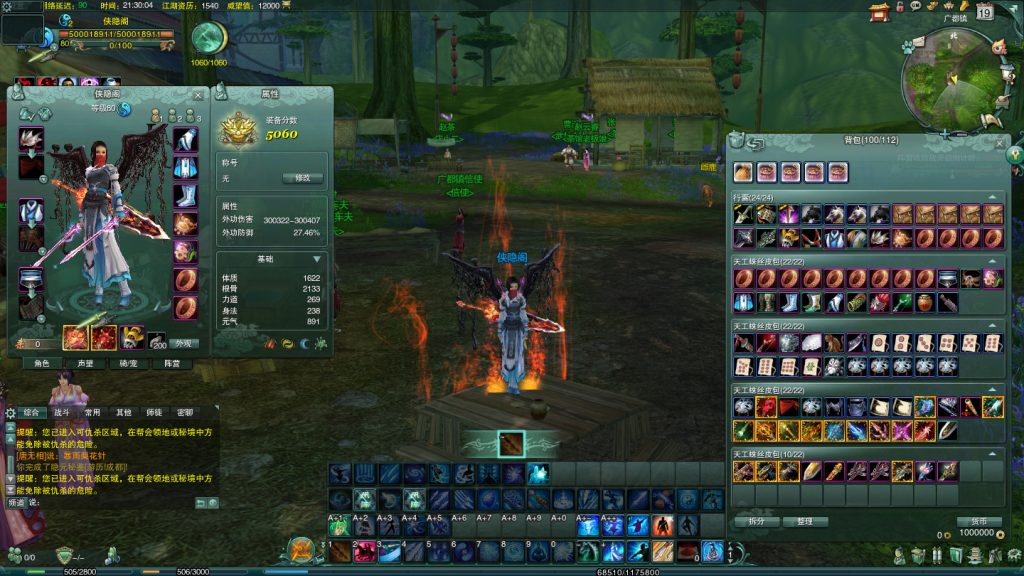Open the 骑宠 mount and pet tab
The width and height of the screenshot is (1024, 576).
tap(128, 364)
